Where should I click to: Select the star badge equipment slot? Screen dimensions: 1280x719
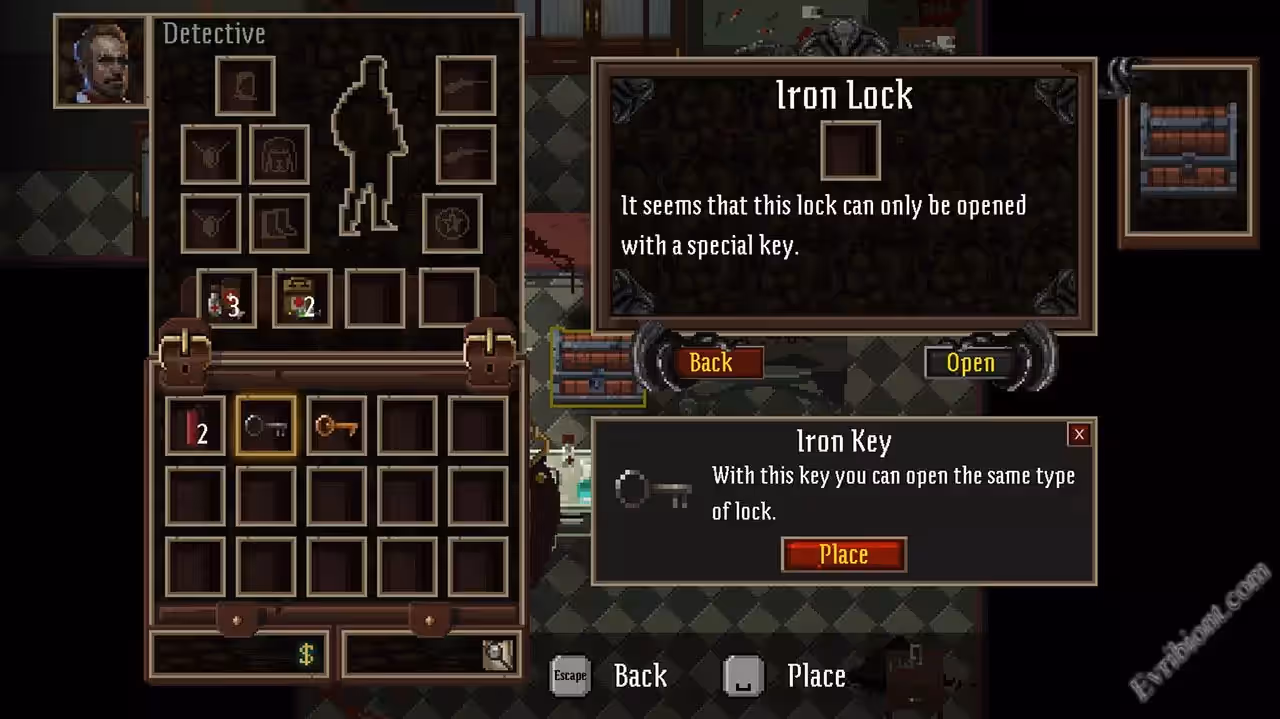pos(452,223)
